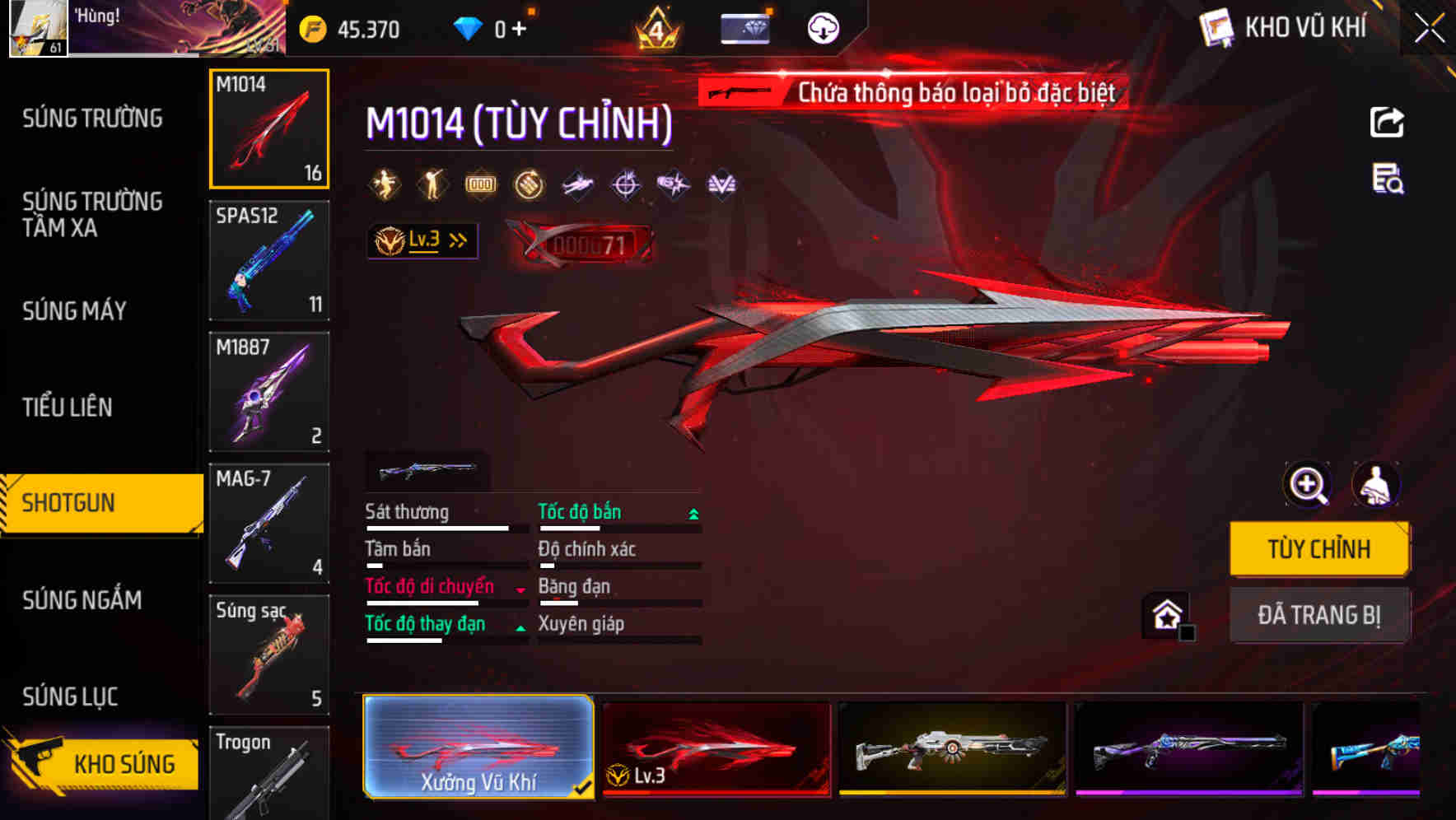The width and height of the screenshot is (1456, 820).
Task: Tap the cloud download icon in top bar
Action: click(x=821, y=27)
